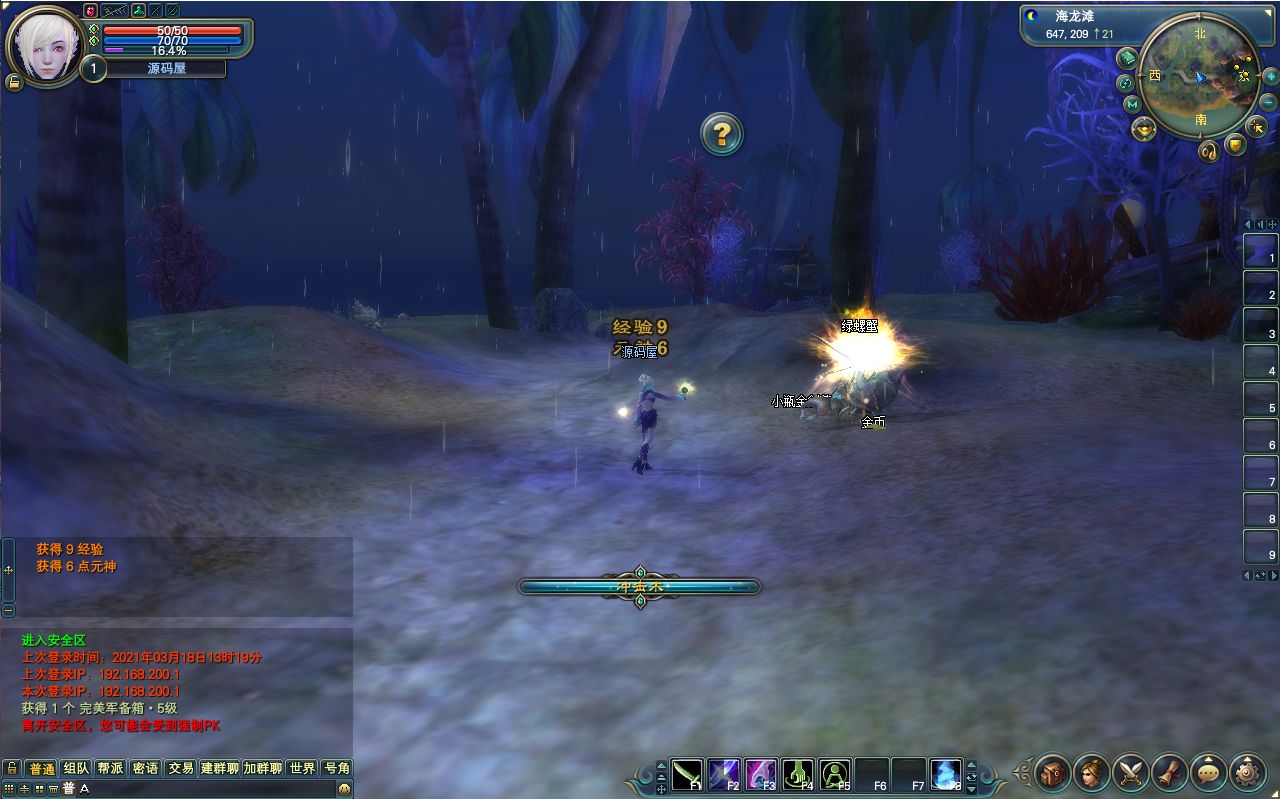Click the yellow question mark help button
Viewport: 1280px width, 799px height.
coord(721,133)
